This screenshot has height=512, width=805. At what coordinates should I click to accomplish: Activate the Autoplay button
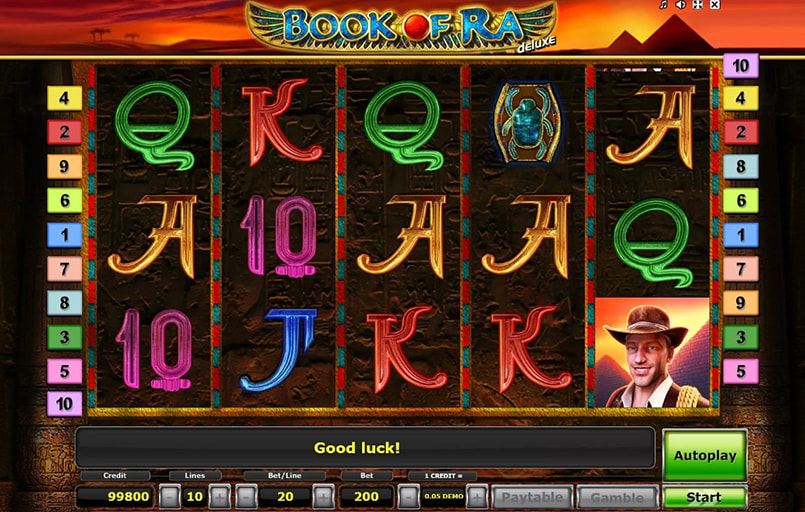pos(704,456)
